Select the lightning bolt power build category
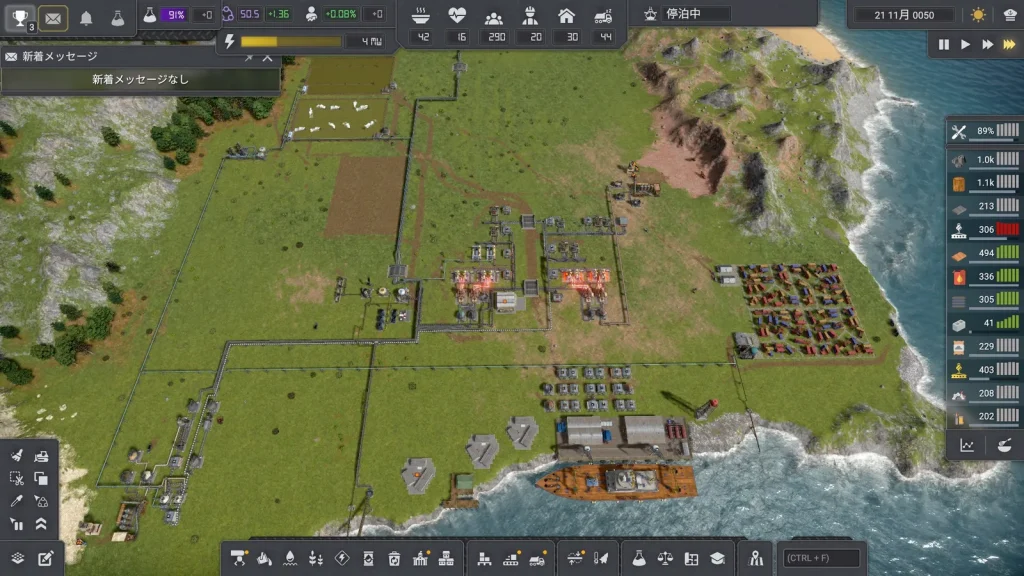Screen dimensions: 1024x576 342,558
